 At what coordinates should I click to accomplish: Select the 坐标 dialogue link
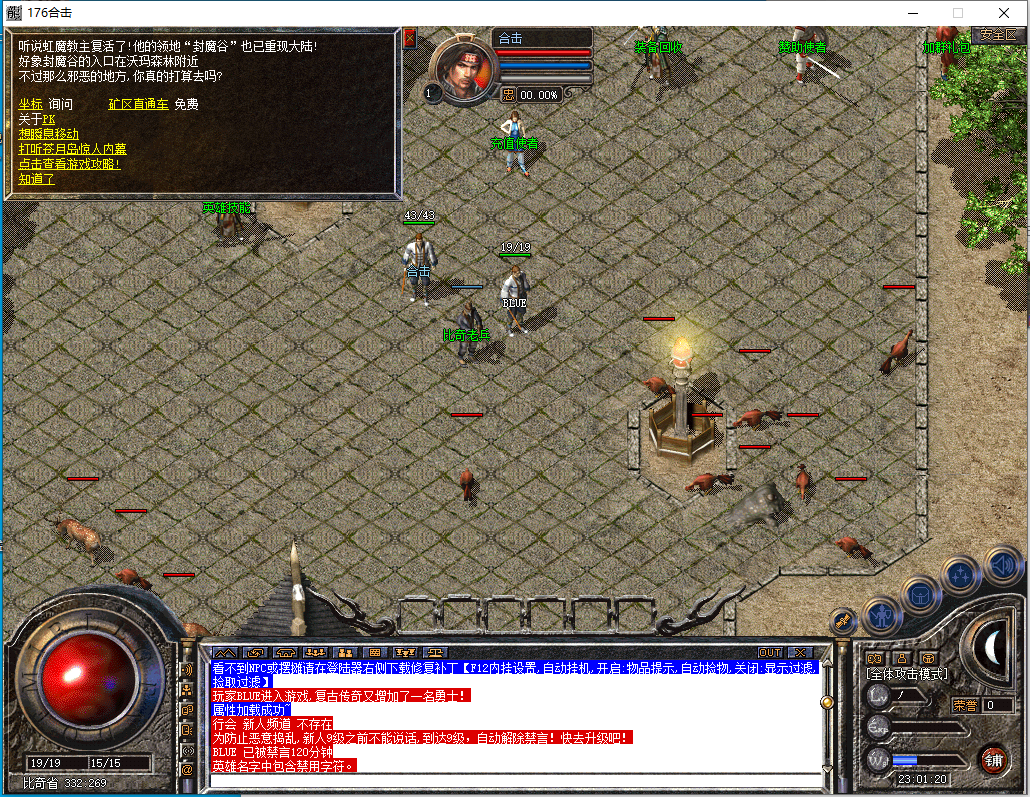(x=30, y=104)
